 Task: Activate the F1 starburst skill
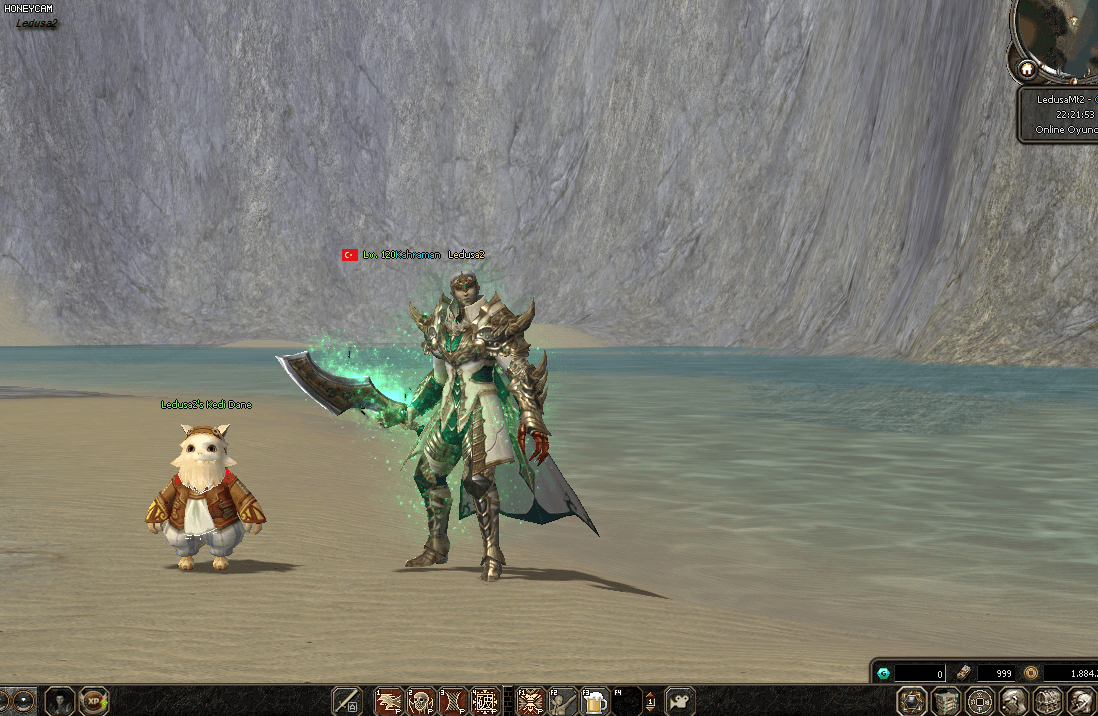pyautogui.click(x=529, y=701)
